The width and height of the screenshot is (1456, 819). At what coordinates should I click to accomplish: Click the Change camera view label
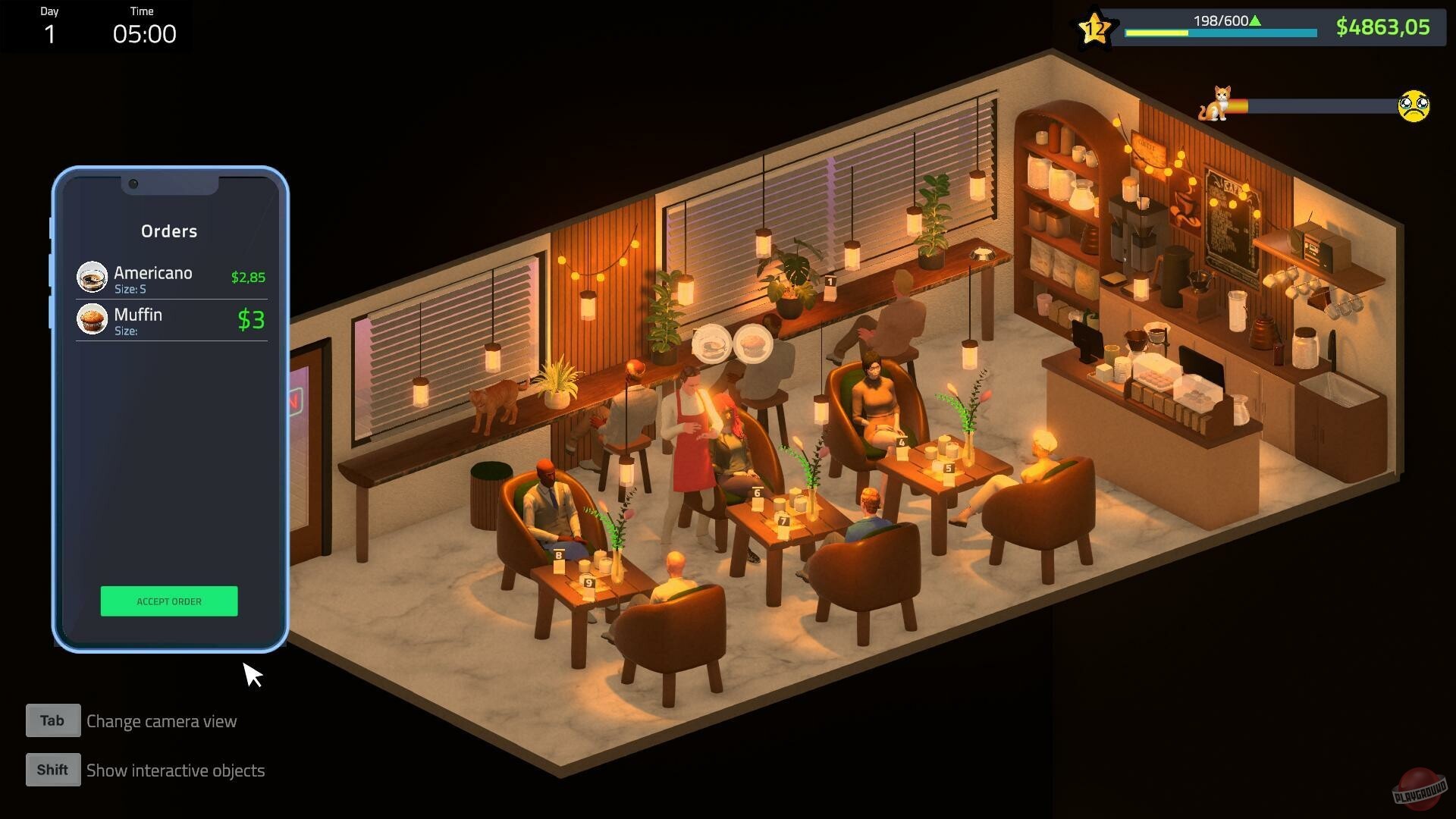tap(162, 721)
